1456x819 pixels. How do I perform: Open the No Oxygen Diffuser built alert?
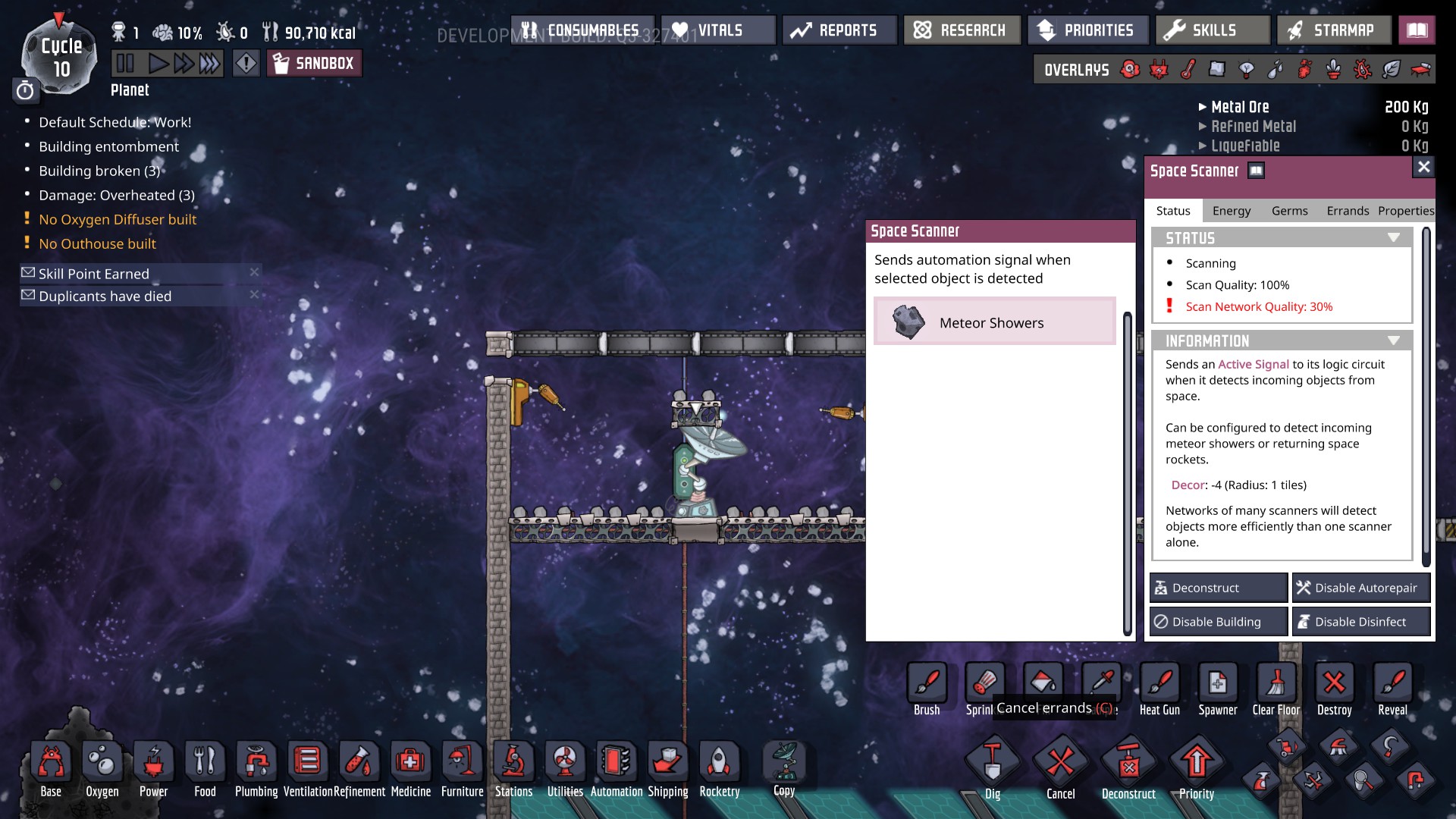click(x=118, y=219)
